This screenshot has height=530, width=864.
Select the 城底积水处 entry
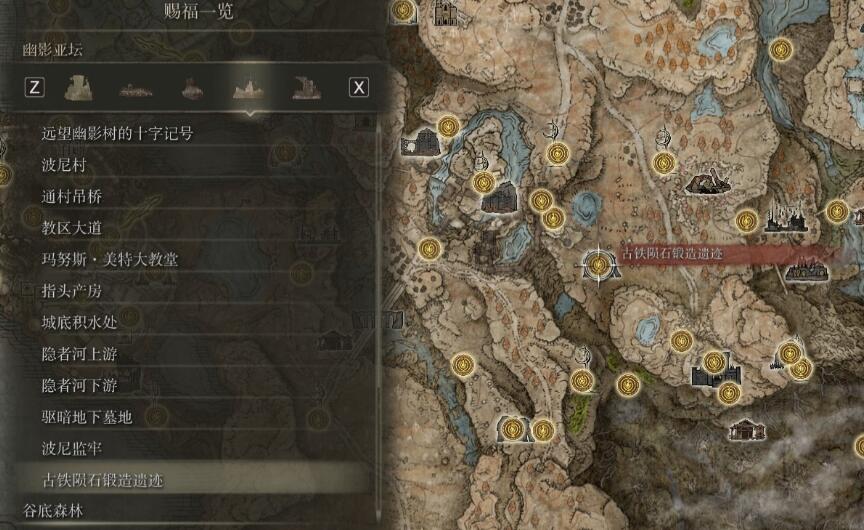[x=79, y=323]
